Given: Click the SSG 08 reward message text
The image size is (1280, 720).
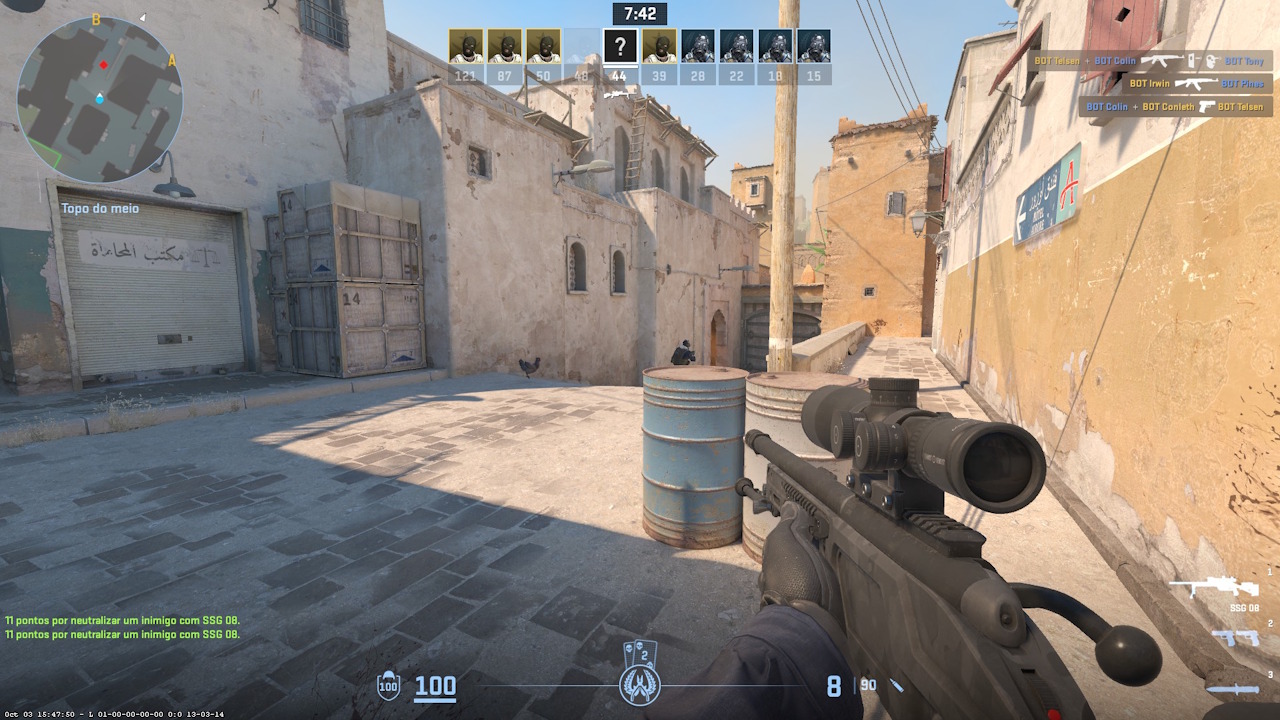Looking at the screenshot, I should [x=120, y=620].
